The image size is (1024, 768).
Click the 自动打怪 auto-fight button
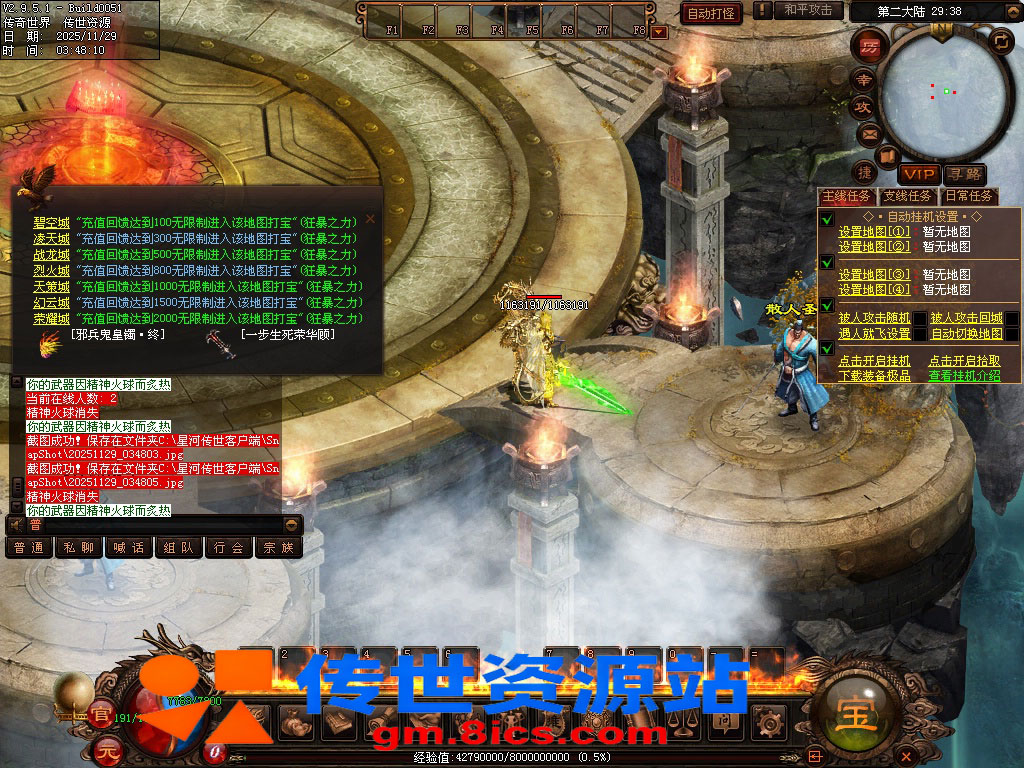point(711,13)
